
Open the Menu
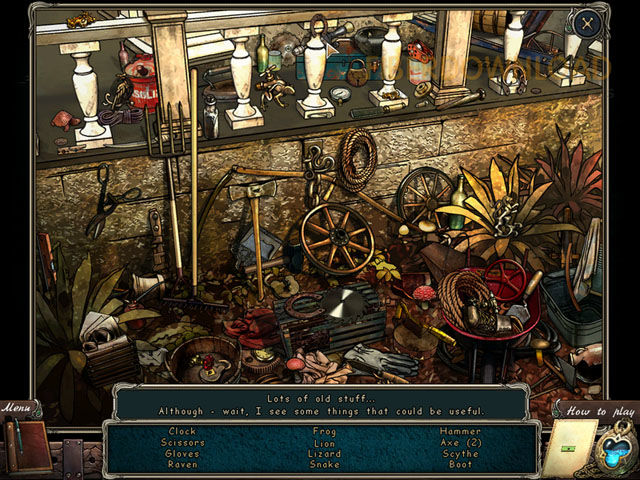pyautogui.click(x=17, y=408)
